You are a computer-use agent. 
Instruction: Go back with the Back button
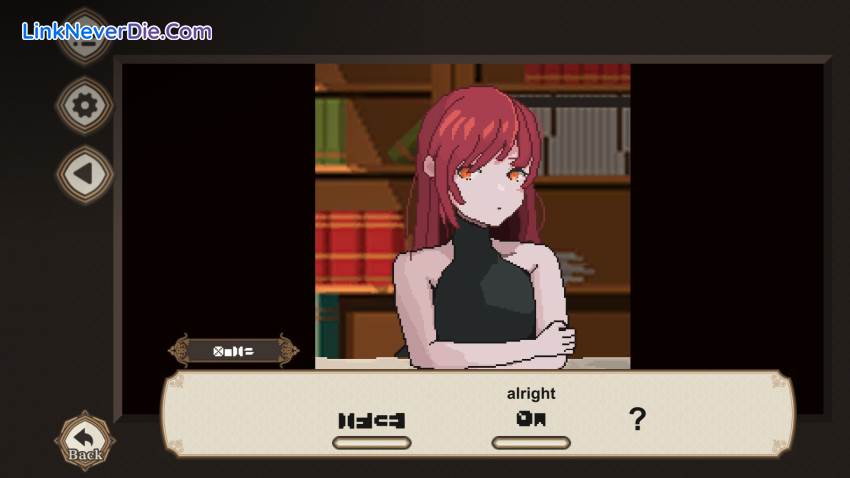[x=85, y=439]
